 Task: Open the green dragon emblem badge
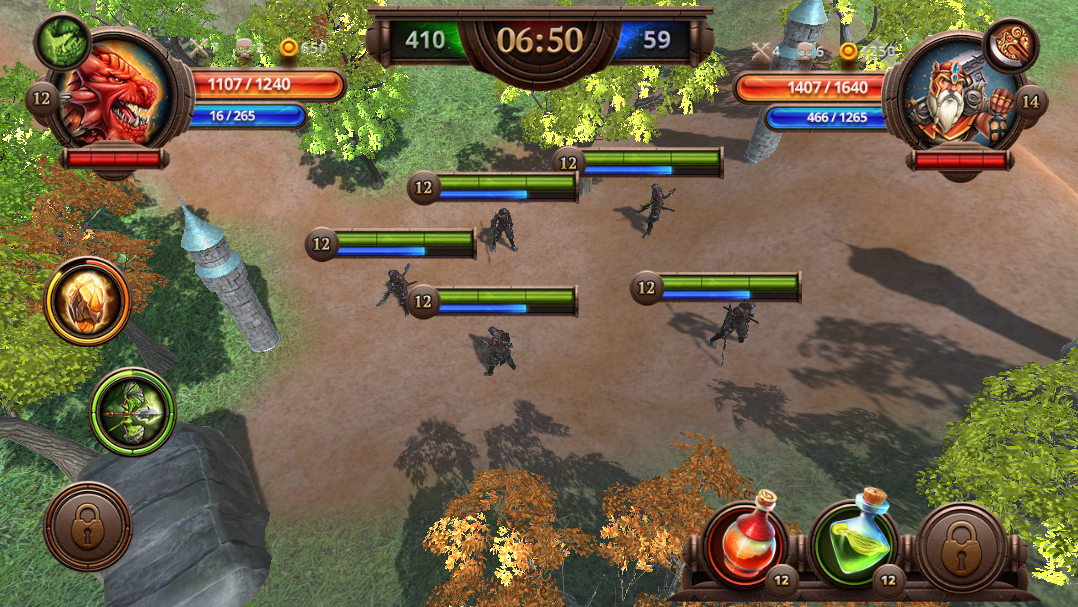click(62, 41)
